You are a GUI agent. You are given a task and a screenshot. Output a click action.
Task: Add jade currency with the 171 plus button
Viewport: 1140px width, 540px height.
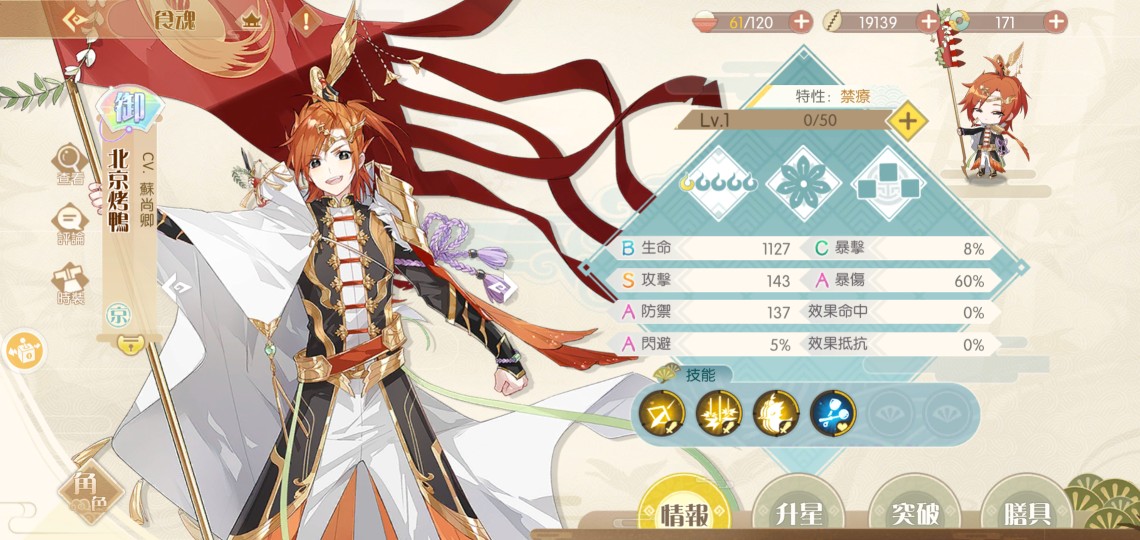(1055, 21)
